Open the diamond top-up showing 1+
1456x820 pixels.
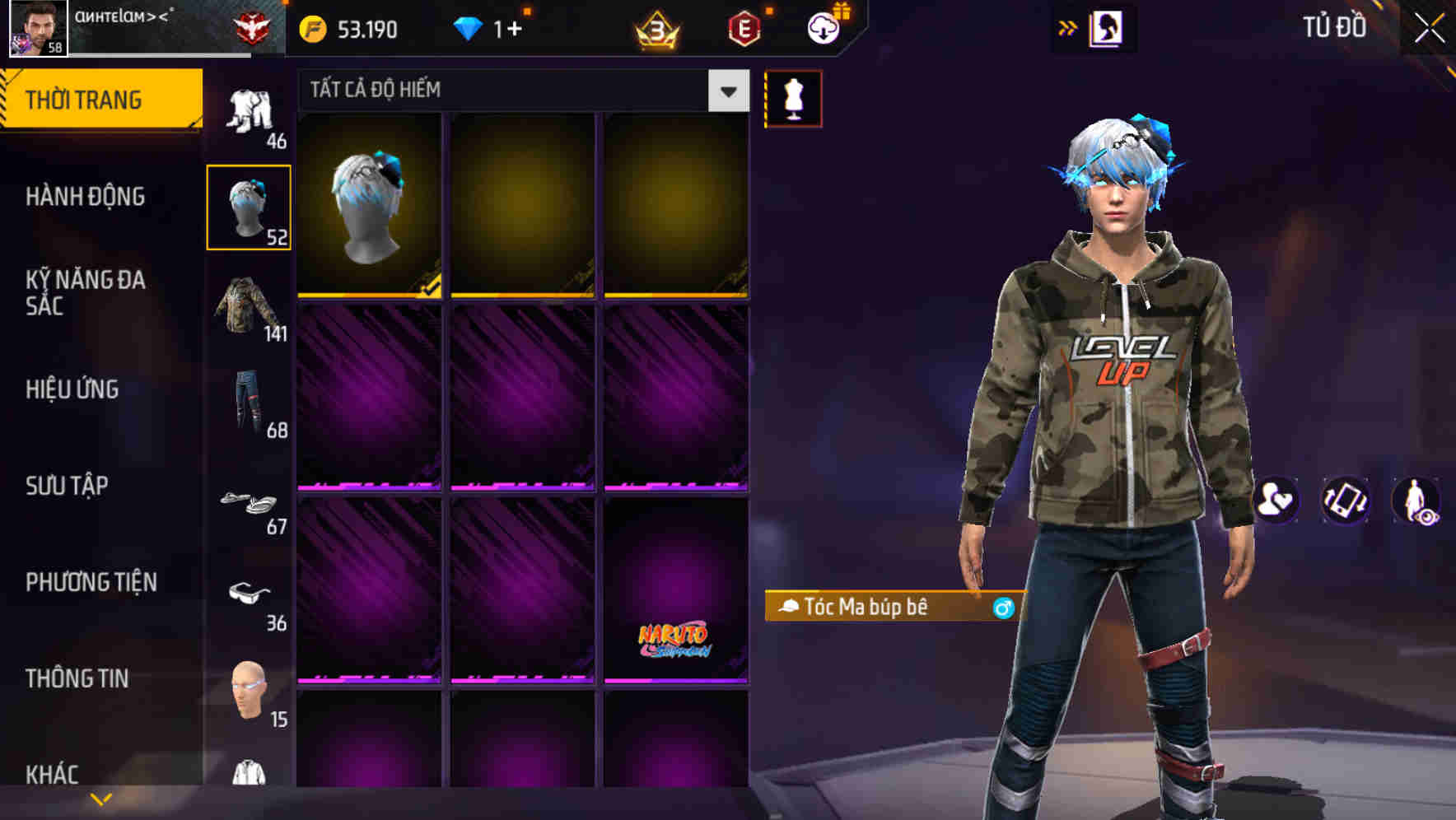click(494, 28)
